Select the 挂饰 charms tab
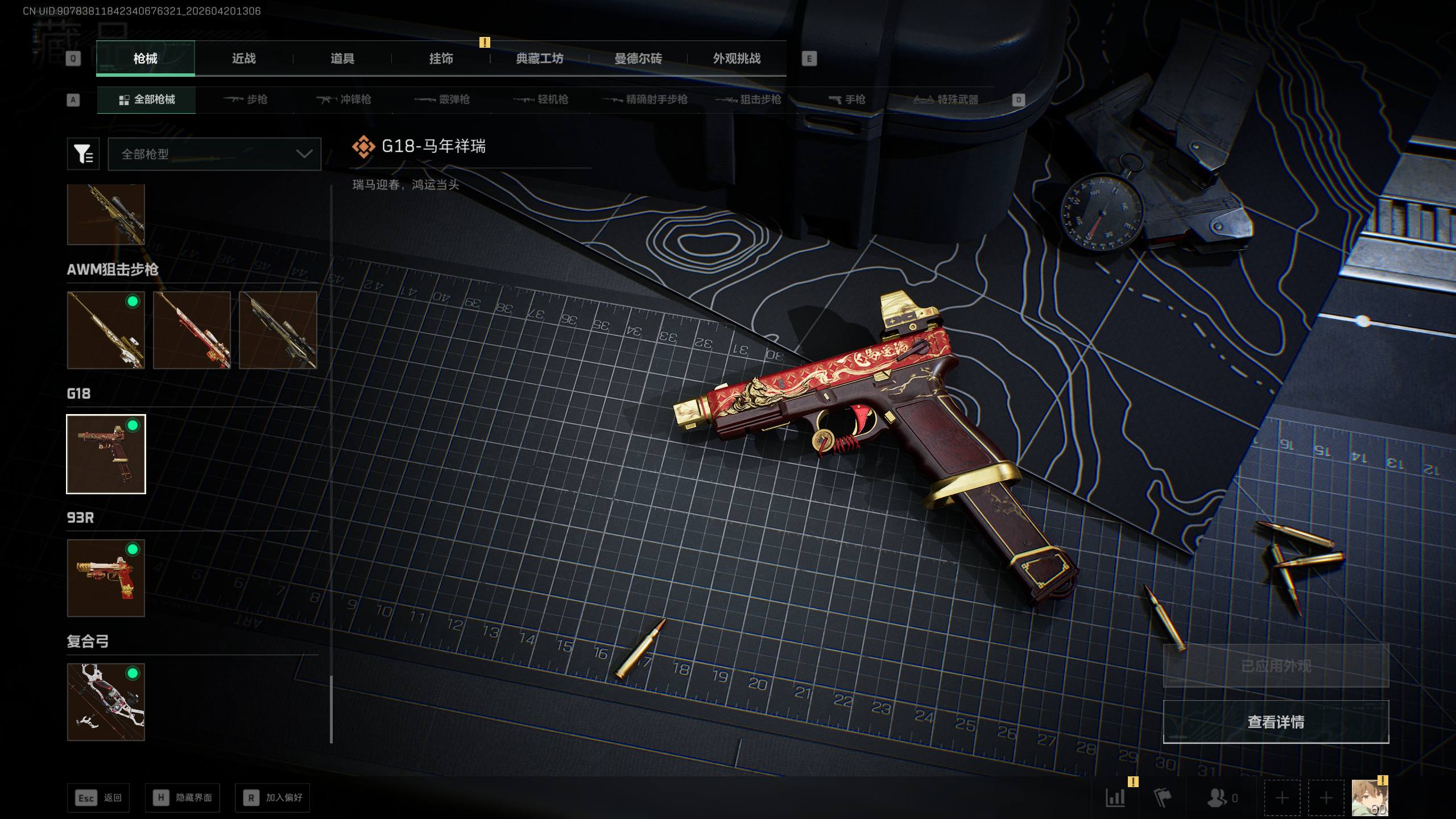The image size is (1456, 819). 441,59
